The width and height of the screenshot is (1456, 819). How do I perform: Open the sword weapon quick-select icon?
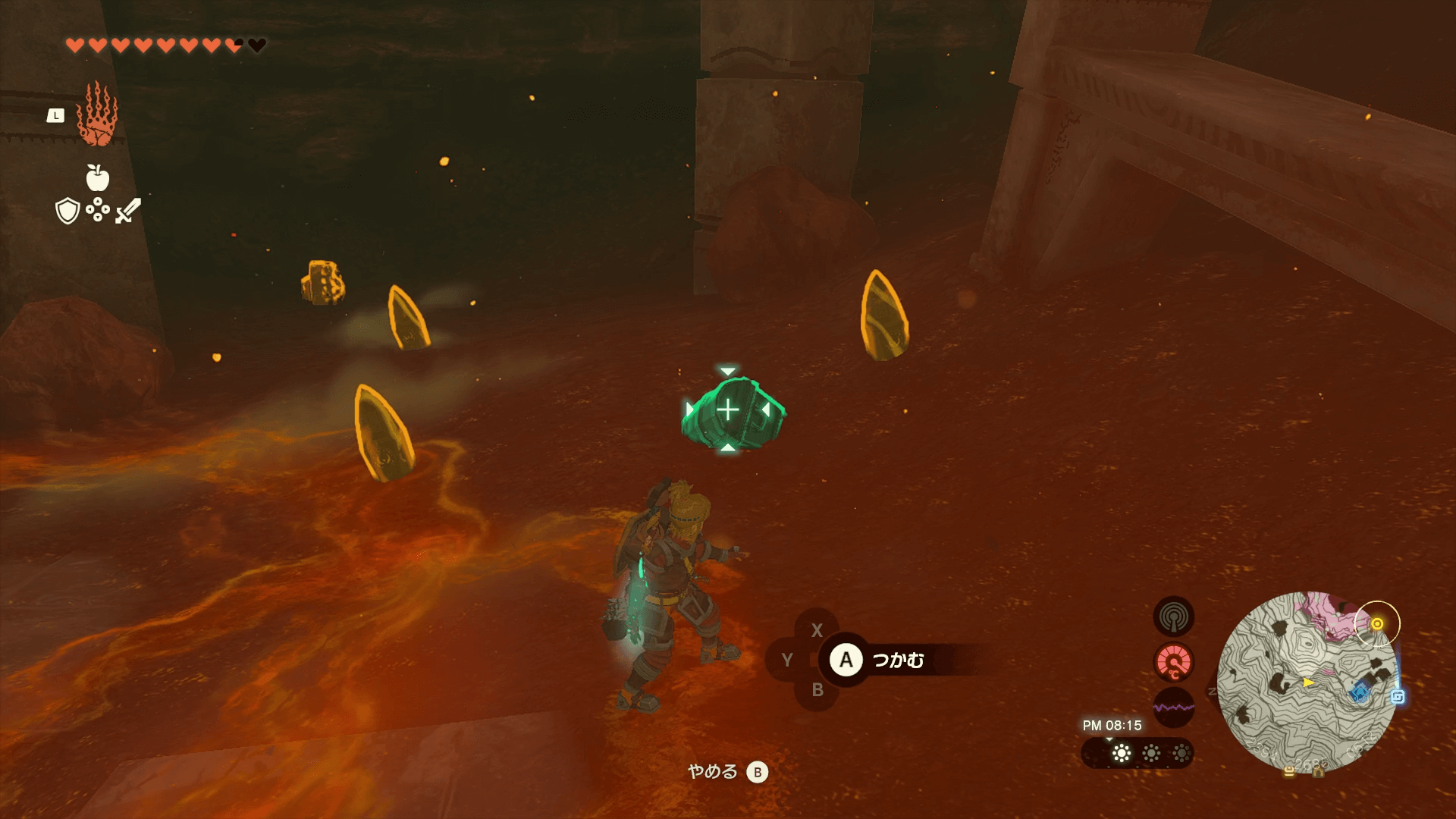[x=128, y=210]
